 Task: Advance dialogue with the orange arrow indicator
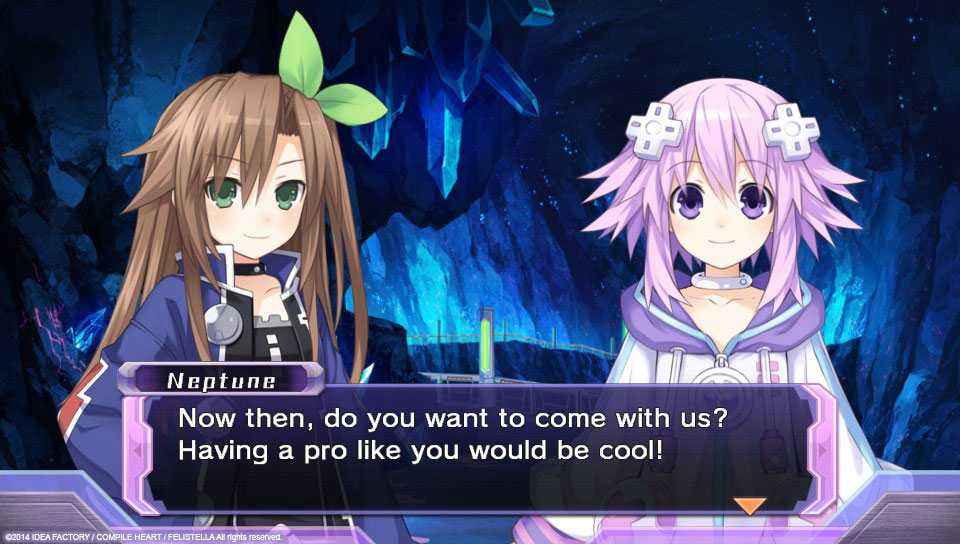749,505
